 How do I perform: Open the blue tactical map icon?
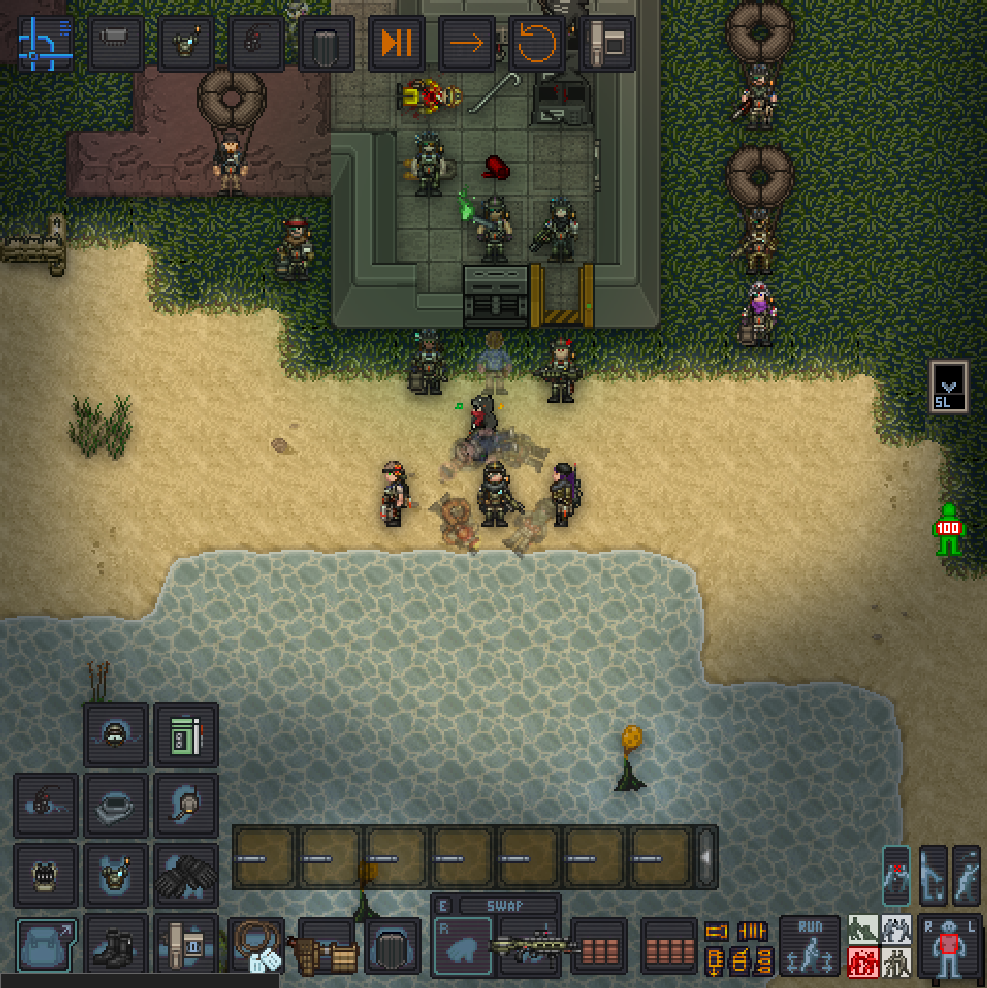[x=46, y=43]
